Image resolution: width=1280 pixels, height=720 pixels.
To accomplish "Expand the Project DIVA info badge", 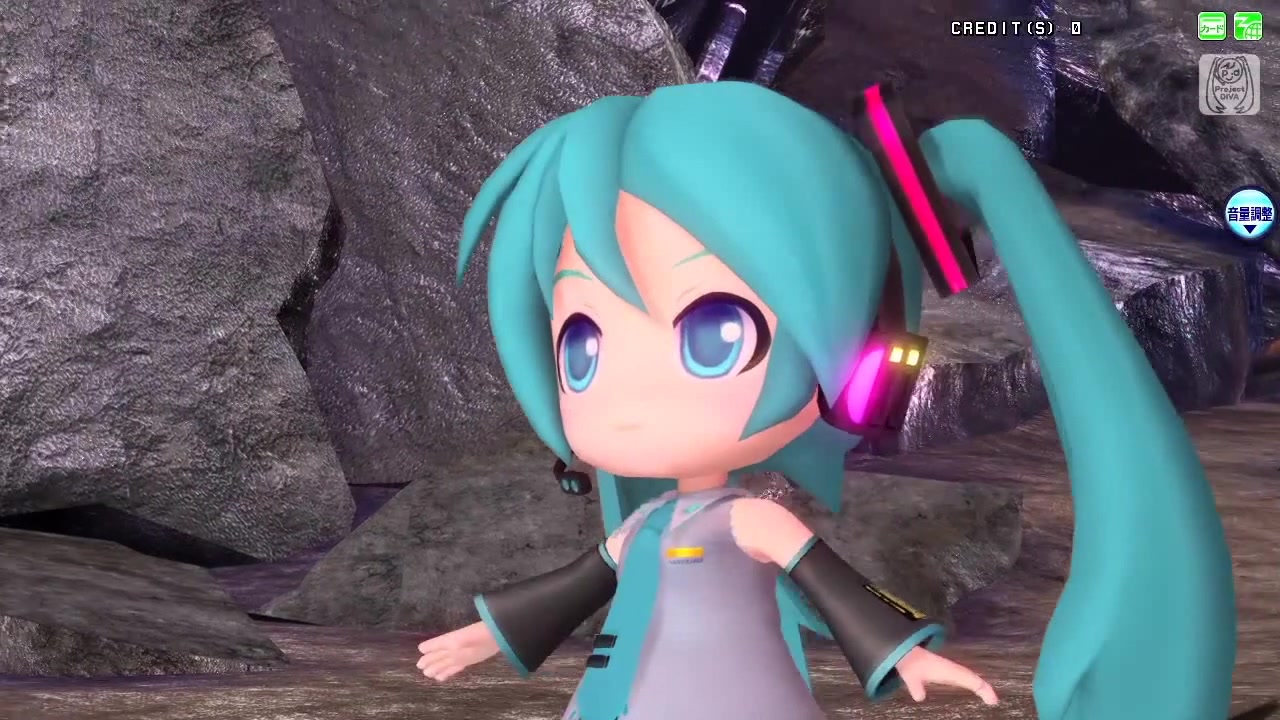I will coord(1229,85).
